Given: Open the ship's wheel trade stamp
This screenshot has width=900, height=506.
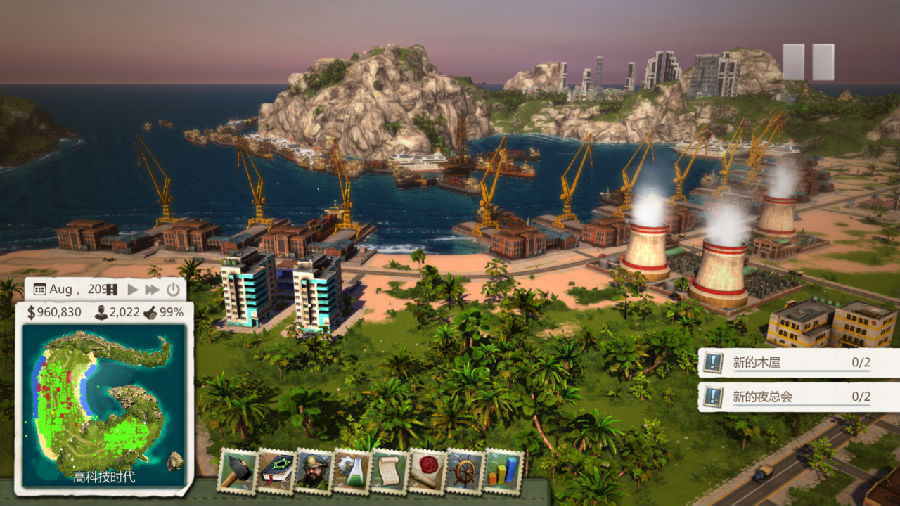Looking at the screenshot, I should click(466, 469).
